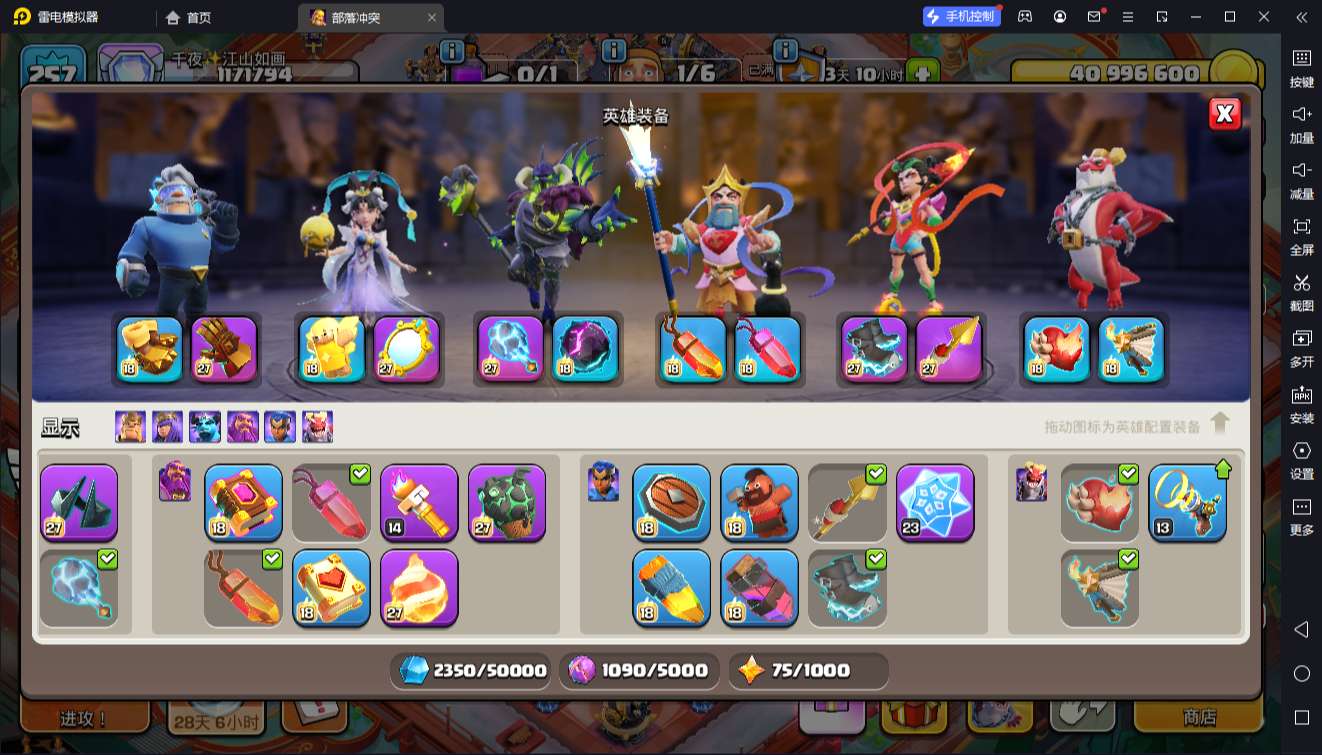Select the equipped purple golden spear slot
This screenshot has width=1322, height=755.
(948, 349)
